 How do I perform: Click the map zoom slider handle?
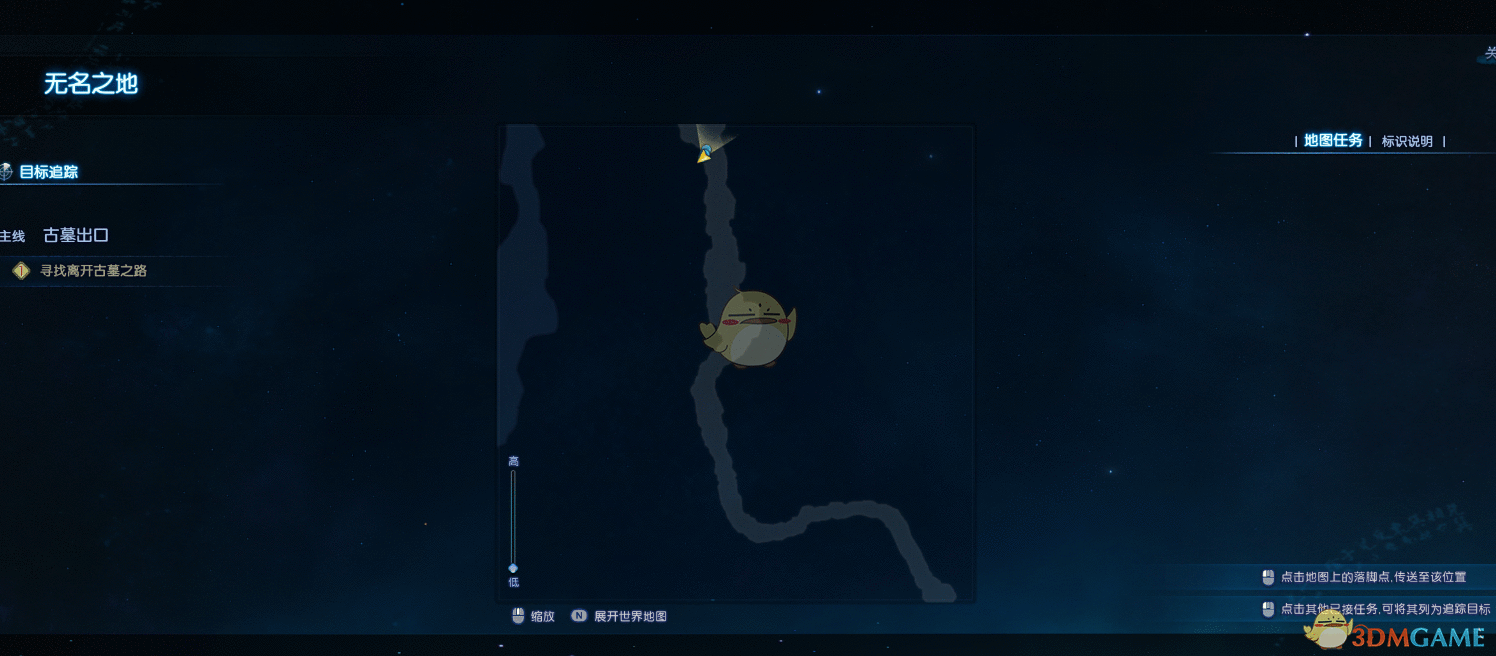pos(513,568)
